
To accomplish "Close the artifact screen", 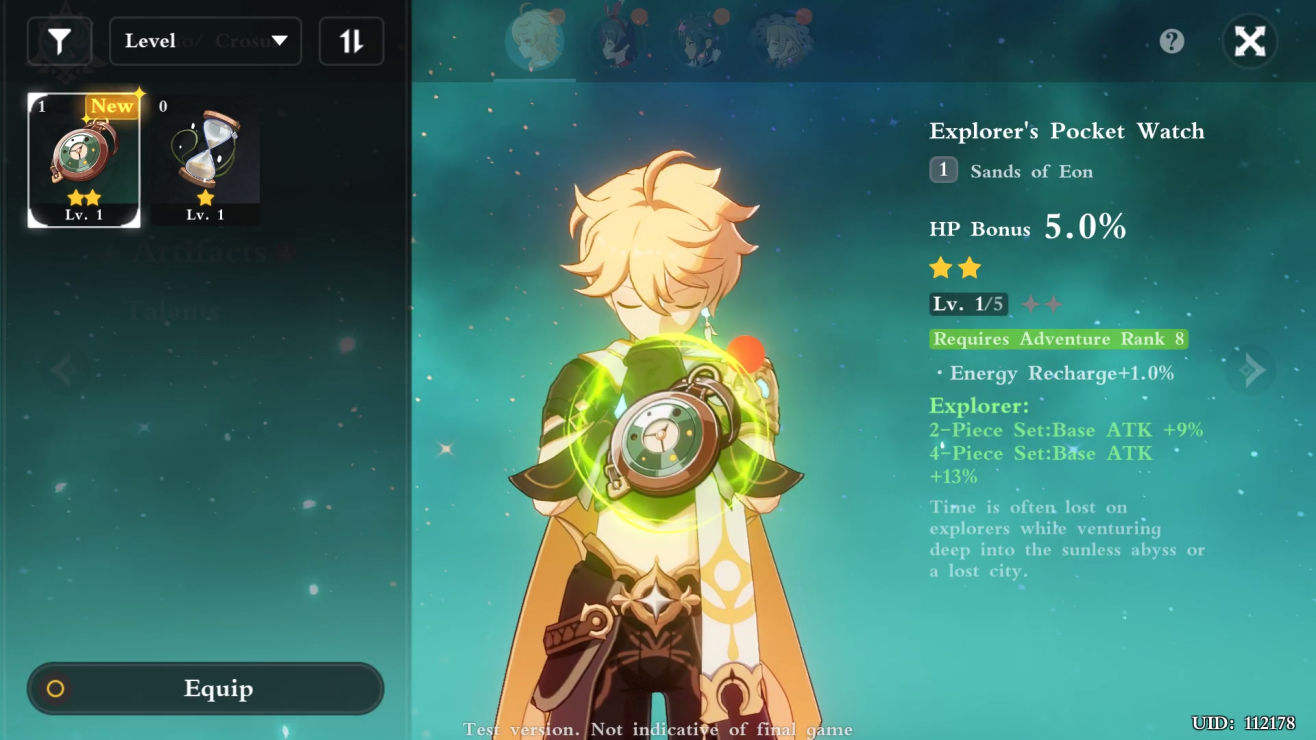I will [1249, 41].
